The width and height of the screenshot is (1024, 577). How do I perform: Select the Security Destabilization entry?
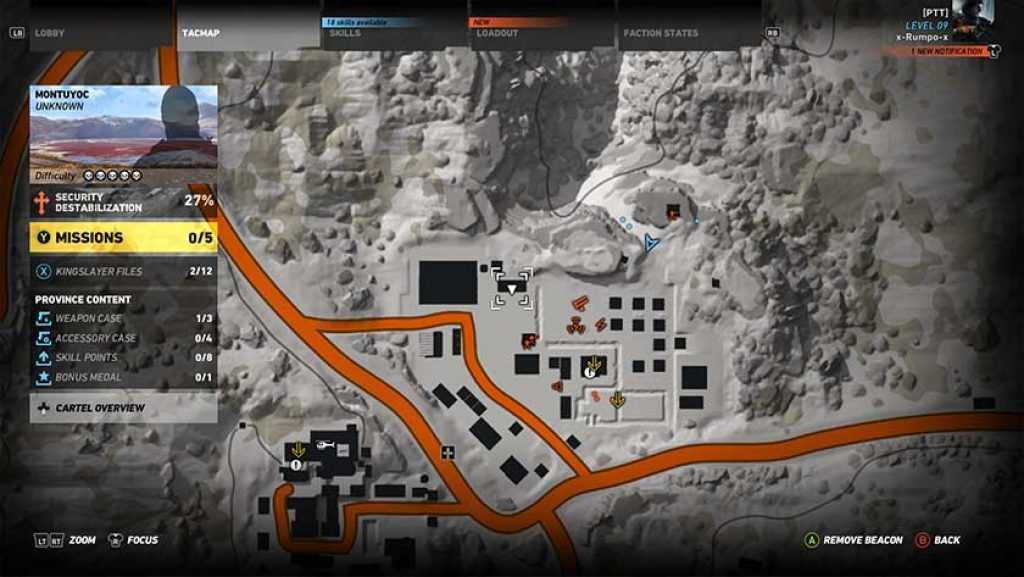point(123,203)
